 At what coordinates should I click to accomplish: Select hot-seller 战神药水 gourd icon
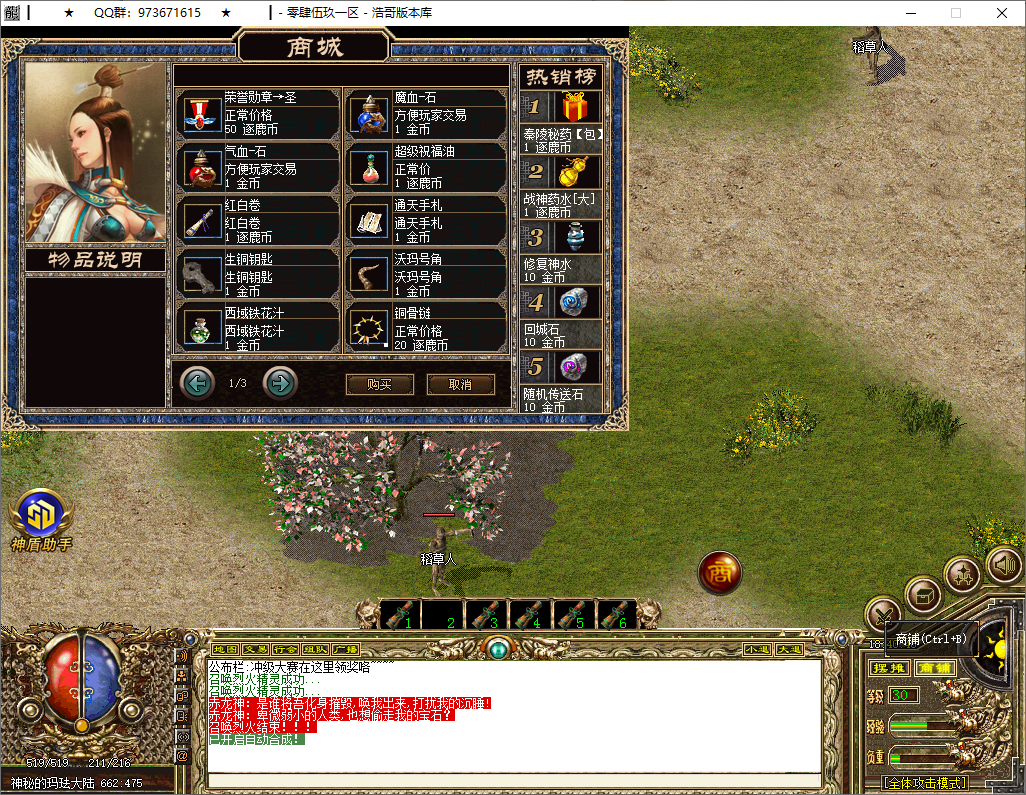(574, 172)
